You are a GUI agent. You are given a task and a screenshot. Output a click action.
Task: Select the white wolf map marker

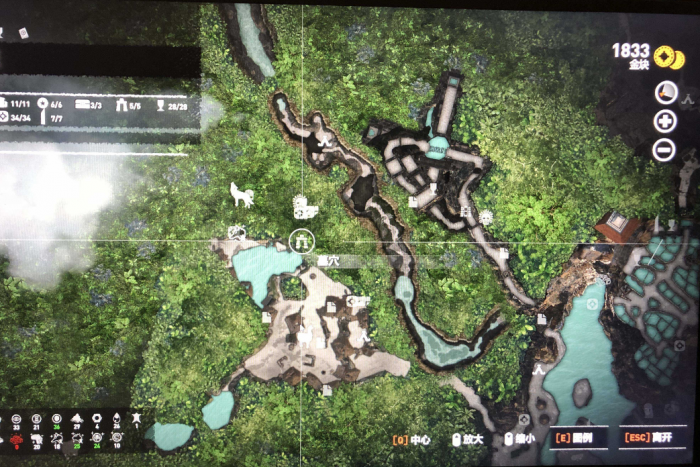242,194
